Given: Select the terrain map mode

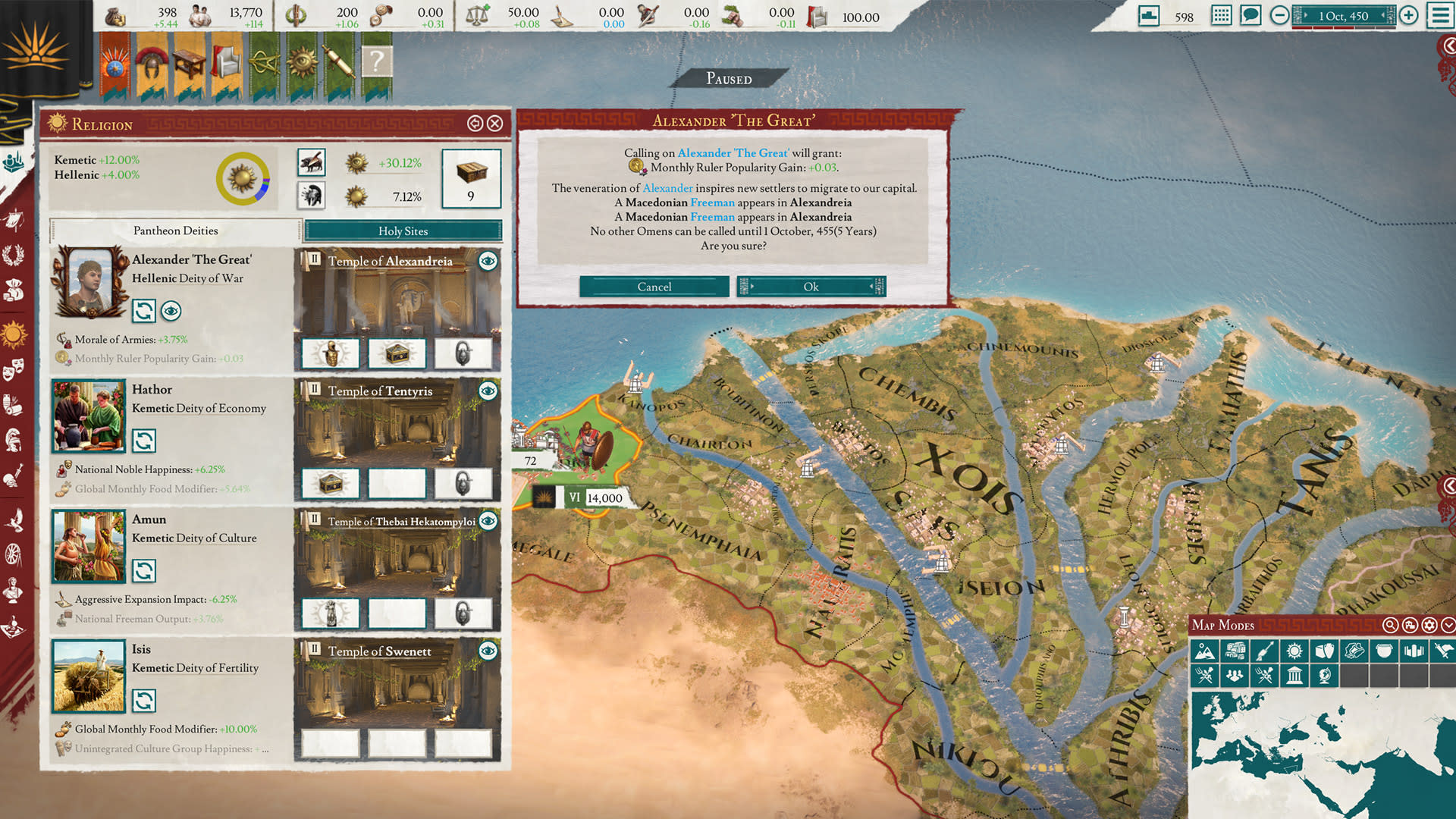Looking at the screenshot, I should 1205,650.
